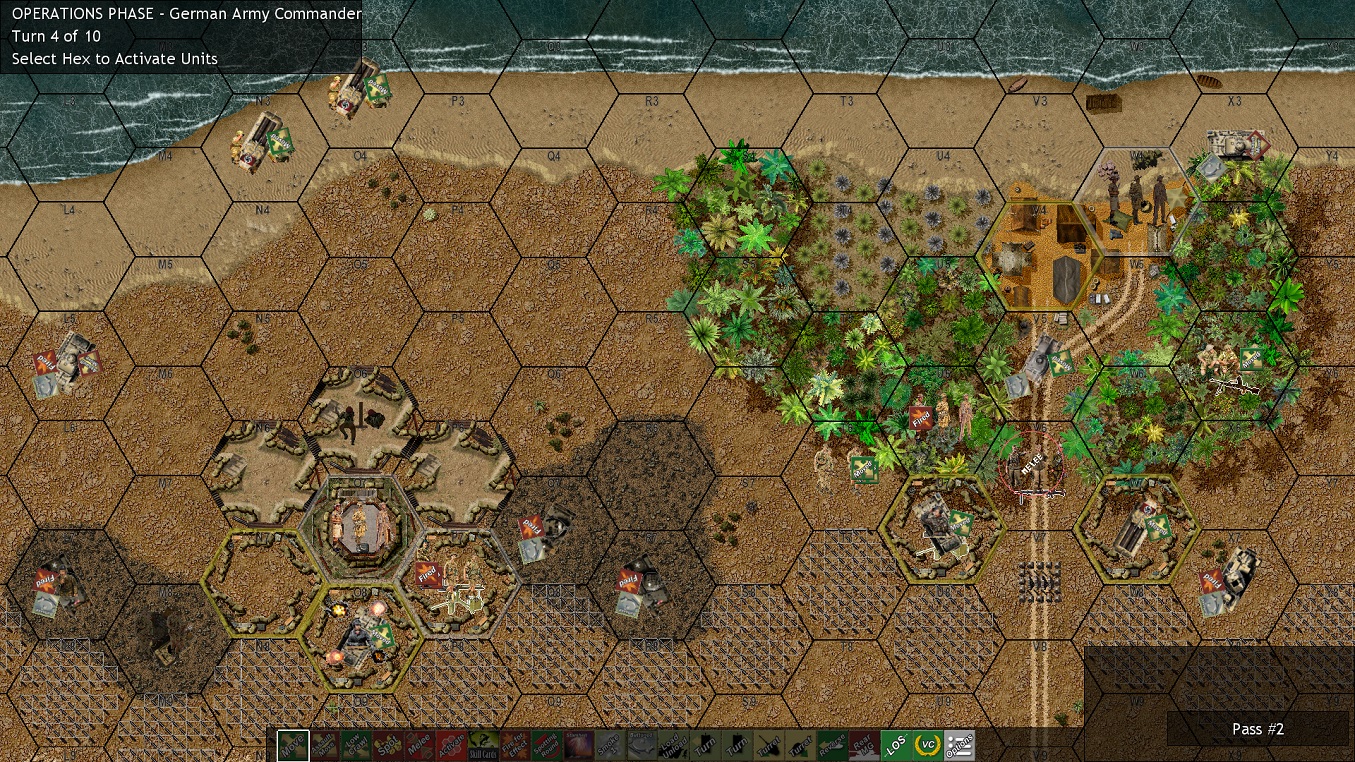Rotate vehicle turret using the Turret icon
The width and height of the screenshot is (1355, 762).
coord(770,744)
